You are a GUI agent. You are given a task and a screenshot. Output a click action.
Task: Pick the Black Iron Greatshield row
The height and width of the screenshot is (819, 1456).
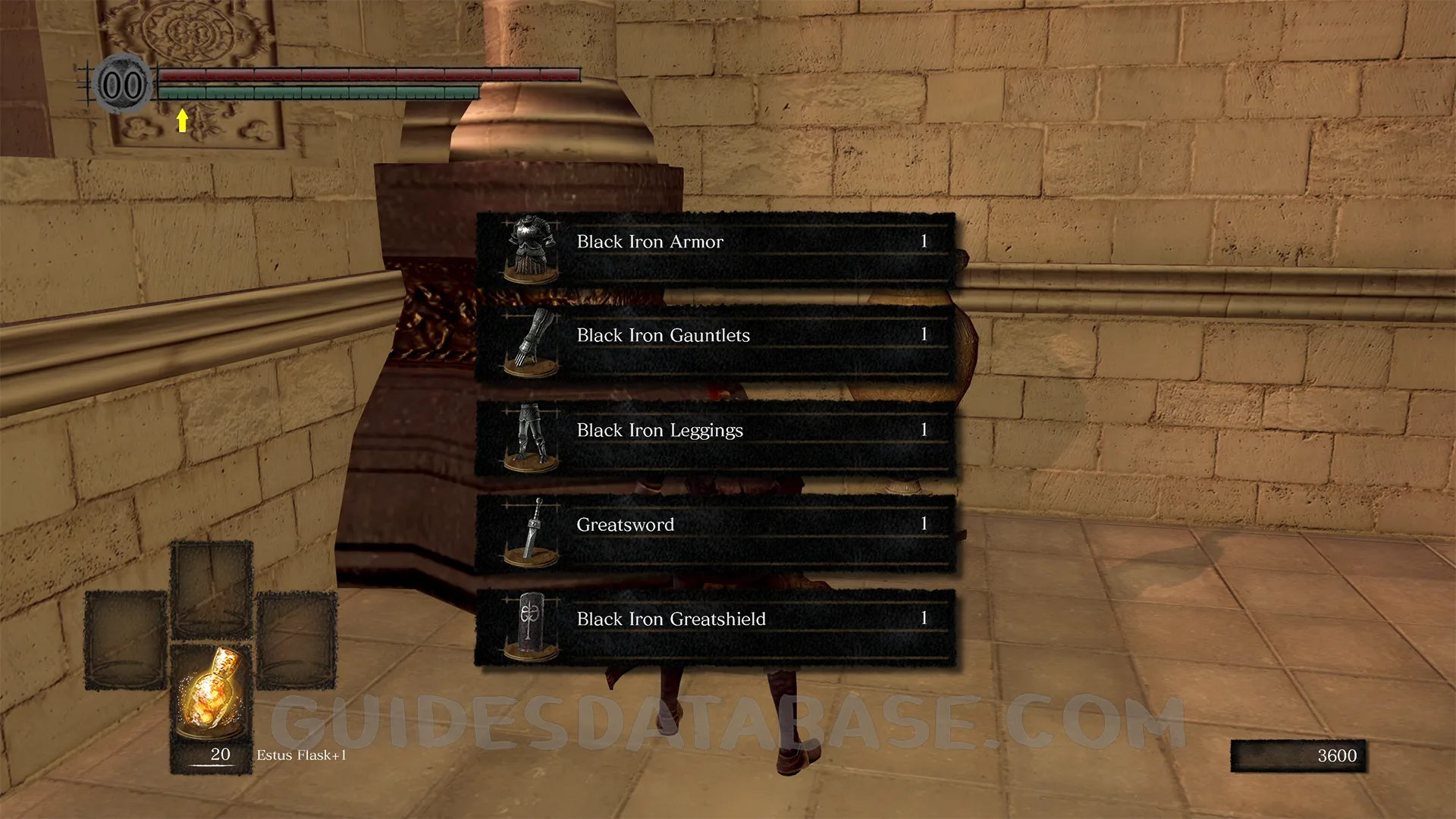point(714,627)
